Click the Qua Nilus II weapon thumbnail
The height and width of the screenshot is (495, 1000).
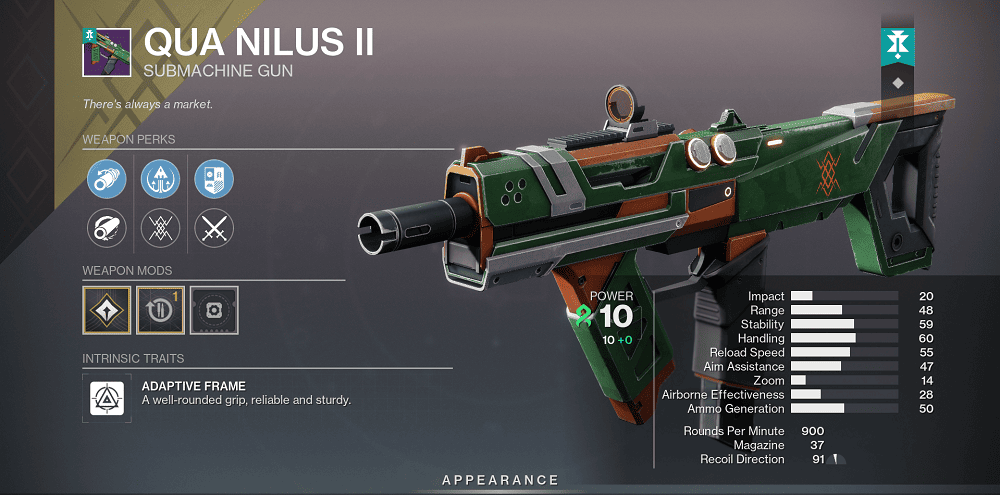pyautogui.click(x=106, y=51)
